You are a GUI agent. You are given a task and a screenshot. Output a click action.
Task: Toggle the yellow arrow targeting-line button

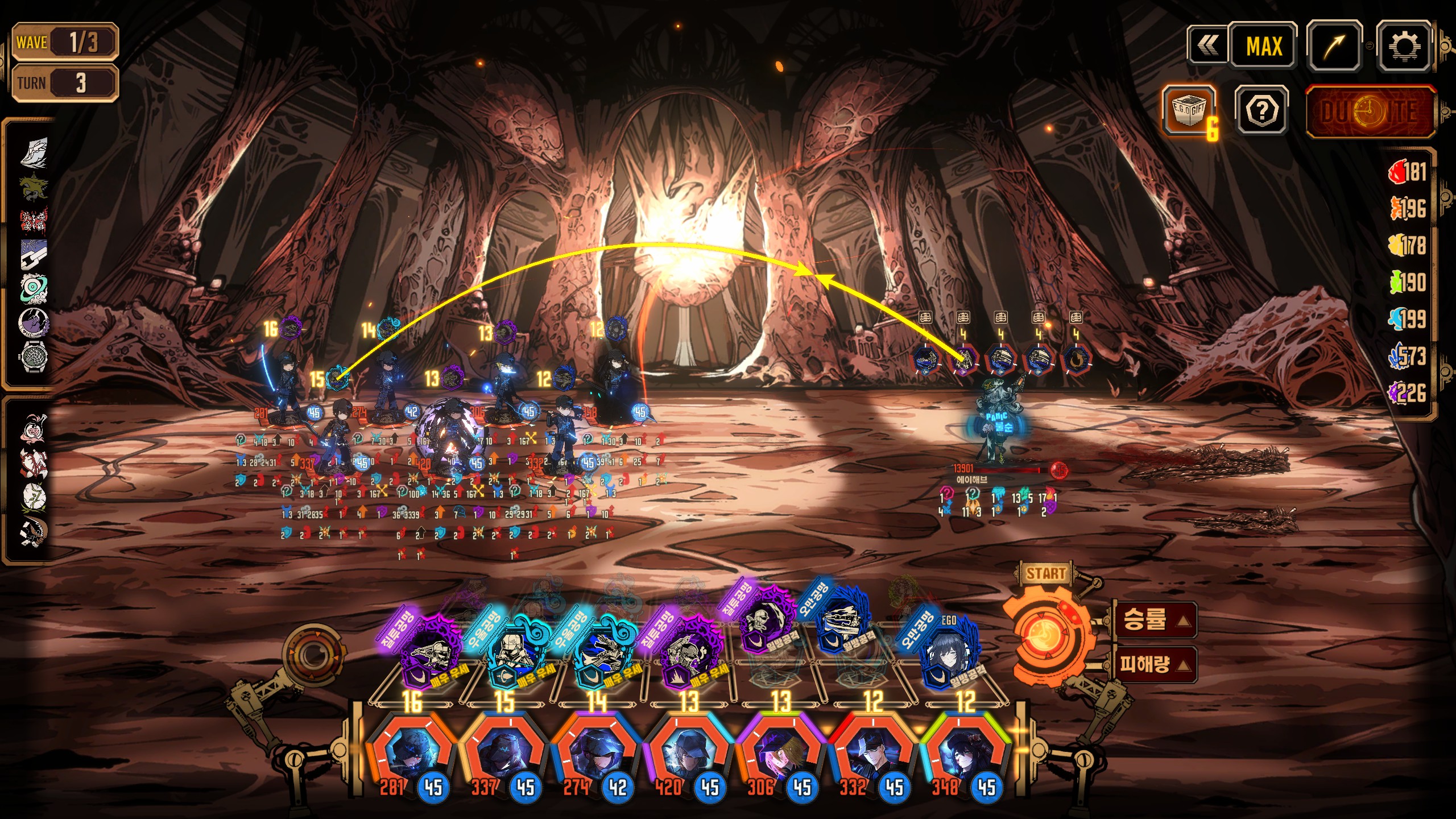pyautogui.click(x=1334, y=46)
